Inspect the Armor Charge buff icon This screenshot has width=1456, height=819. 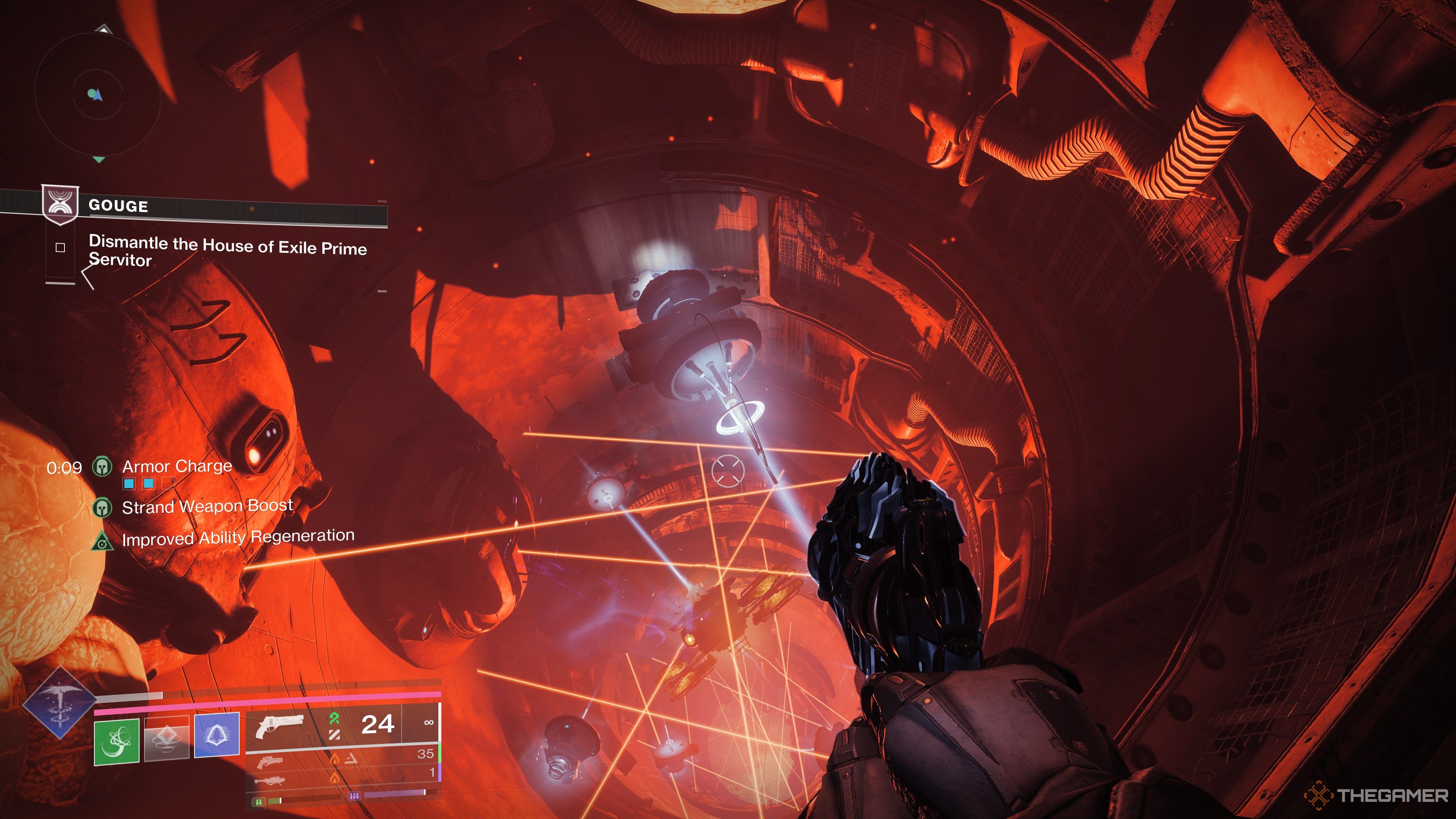pyautogui.click(x=102, y=467)
